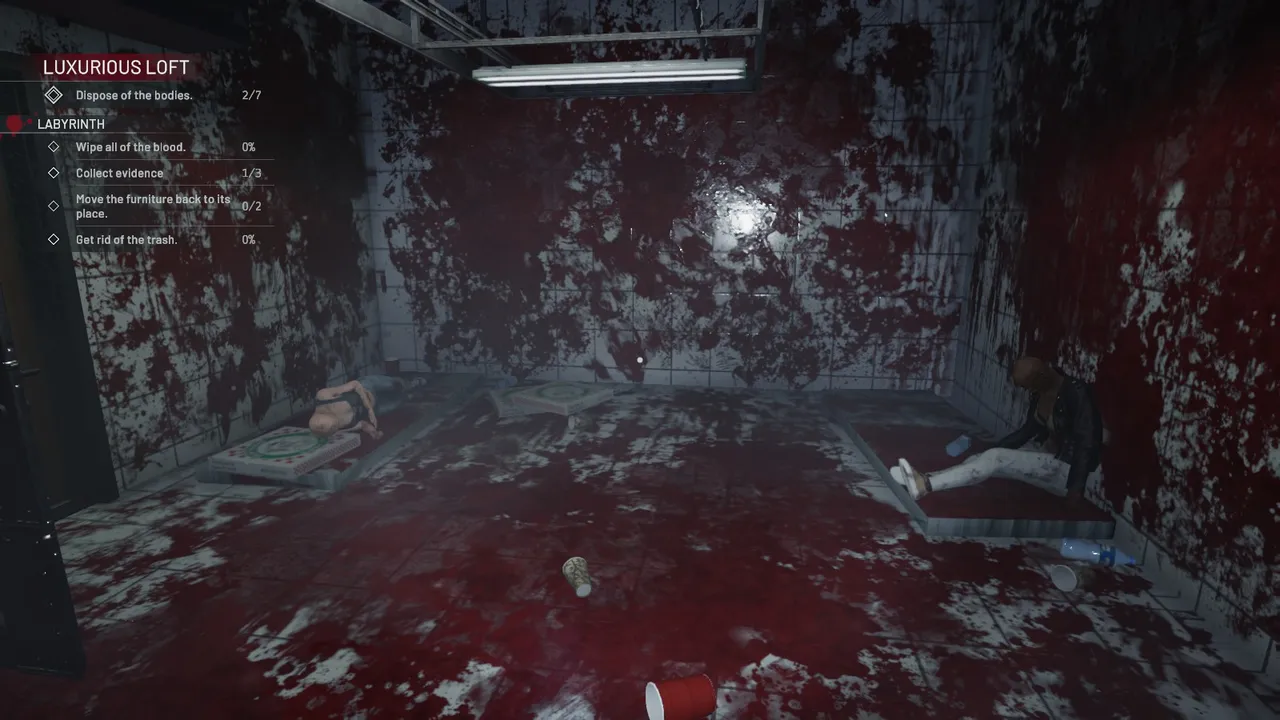
Task: Click the 0% label next to Wipe all of the blood
Action: point(248,146)
